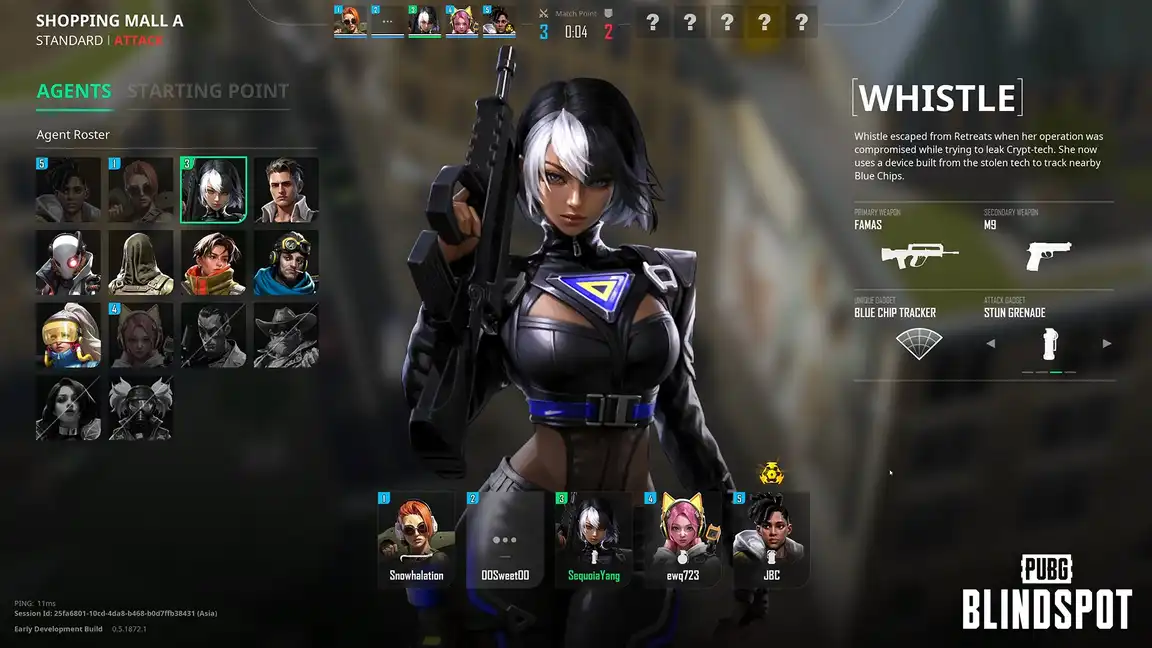Click JBC's player card
1152x648 pixels.
tap(771, 539)
